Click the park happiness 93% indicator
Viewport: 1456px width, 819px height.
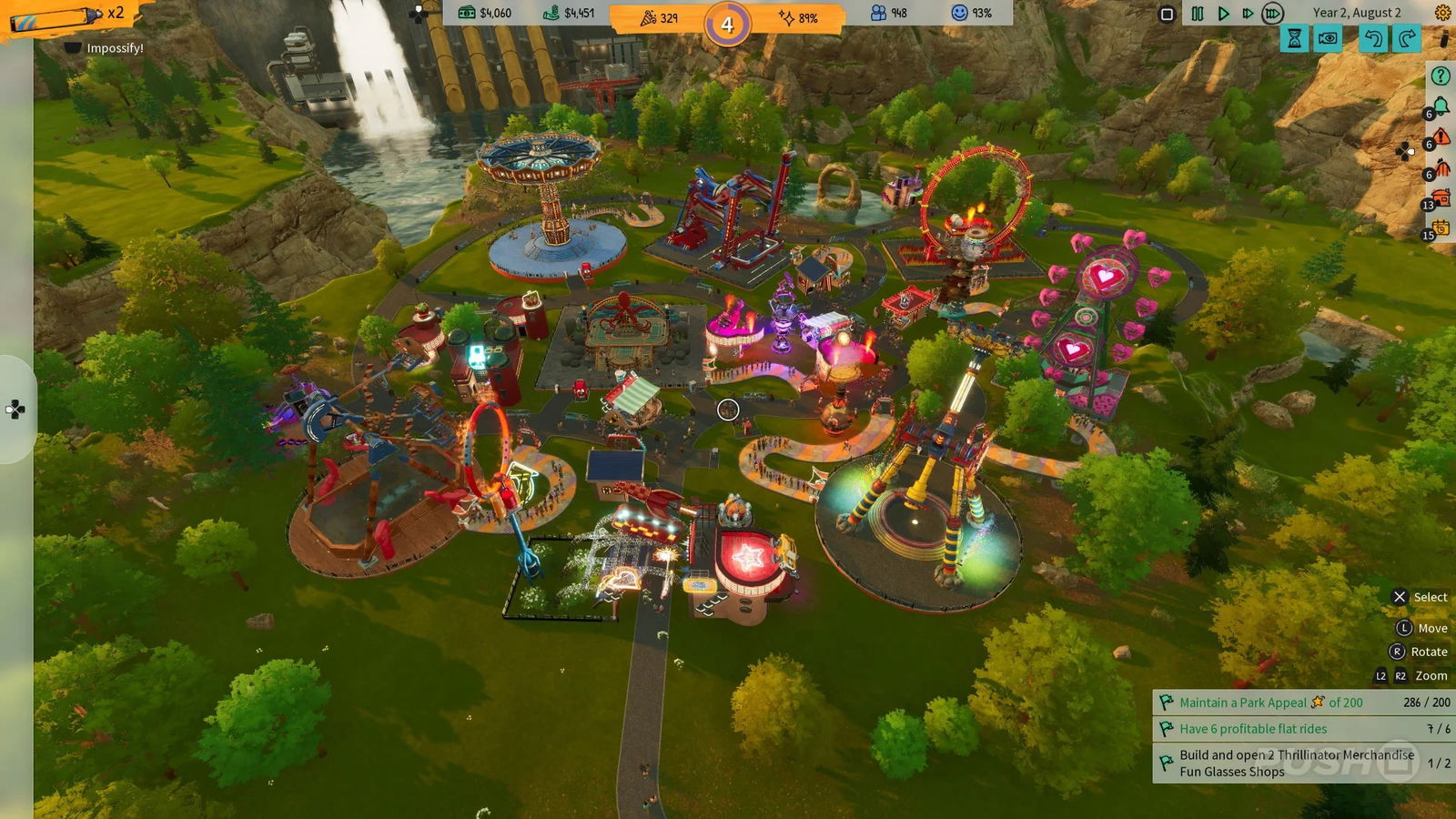point(966,12)
